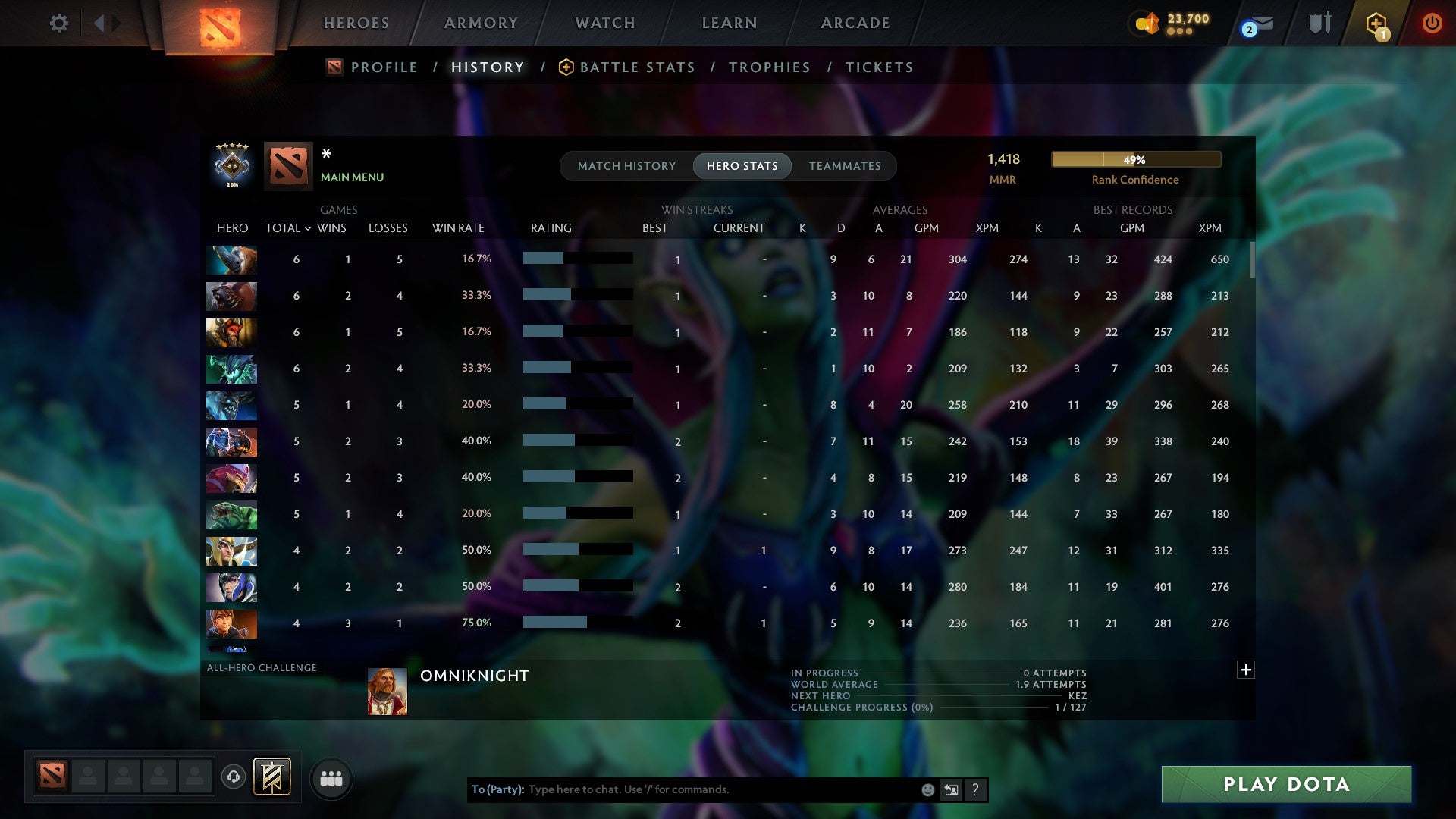
Task: Open the shield and sword loadout icon
Action: (1319, 23)
